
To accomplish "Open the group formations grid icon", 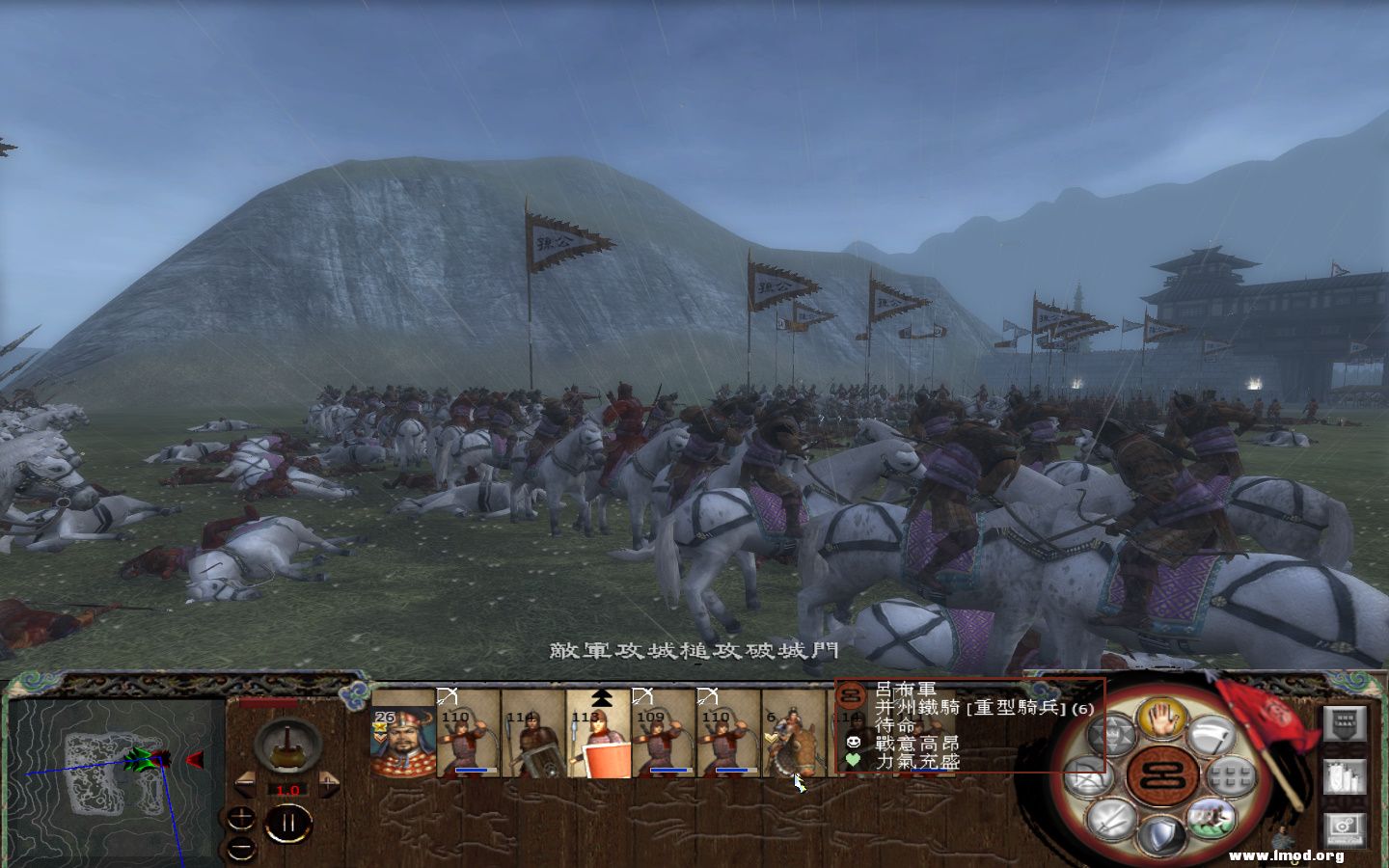I will (1229, 774).
